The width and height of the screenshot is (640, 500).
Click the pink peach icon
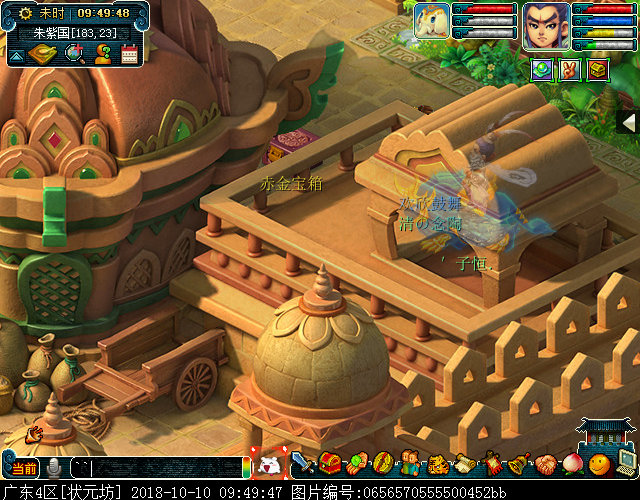tap(572, 464)
